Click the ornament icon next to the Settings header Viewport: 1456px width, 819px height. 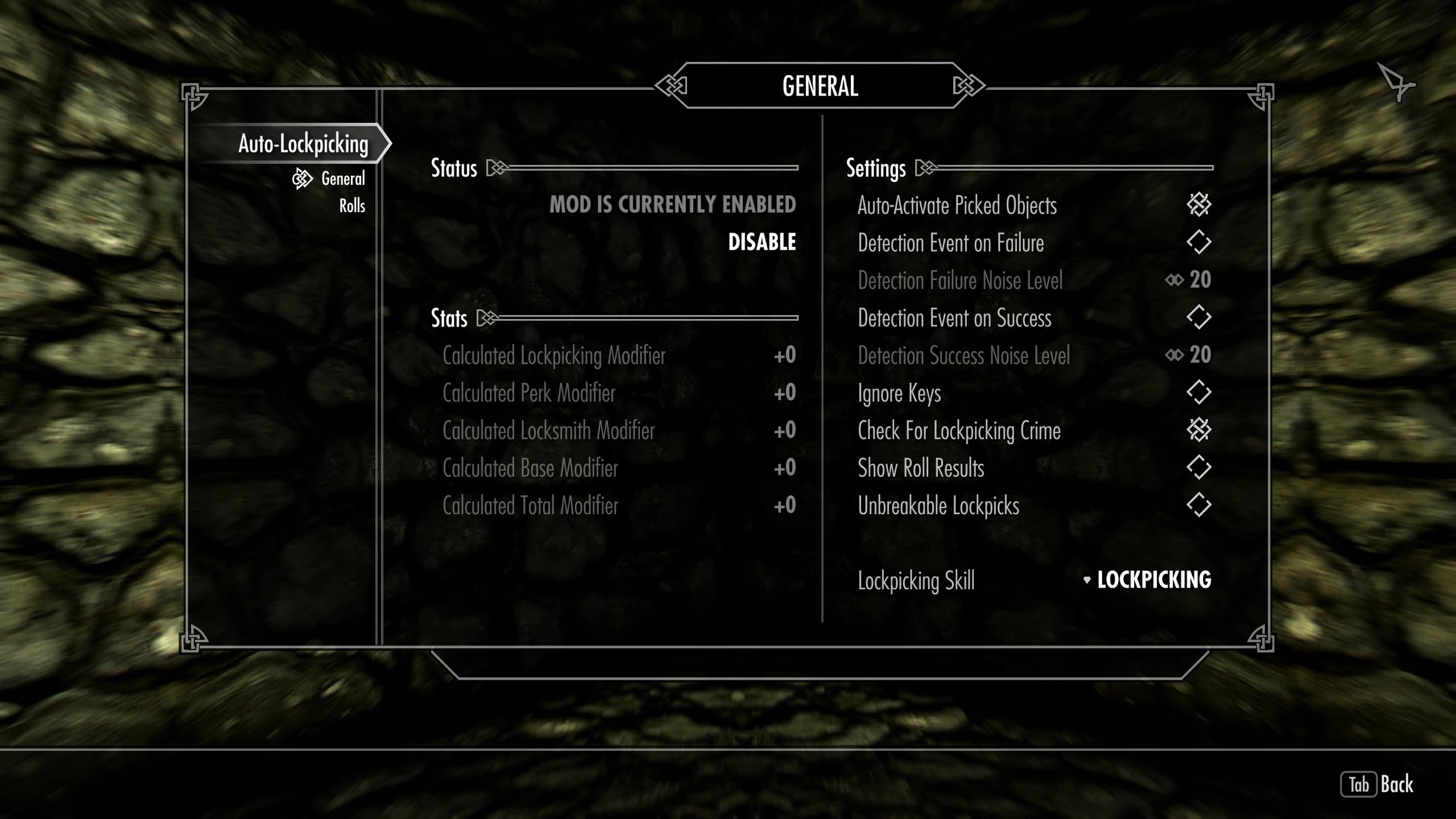pos(926,168)
